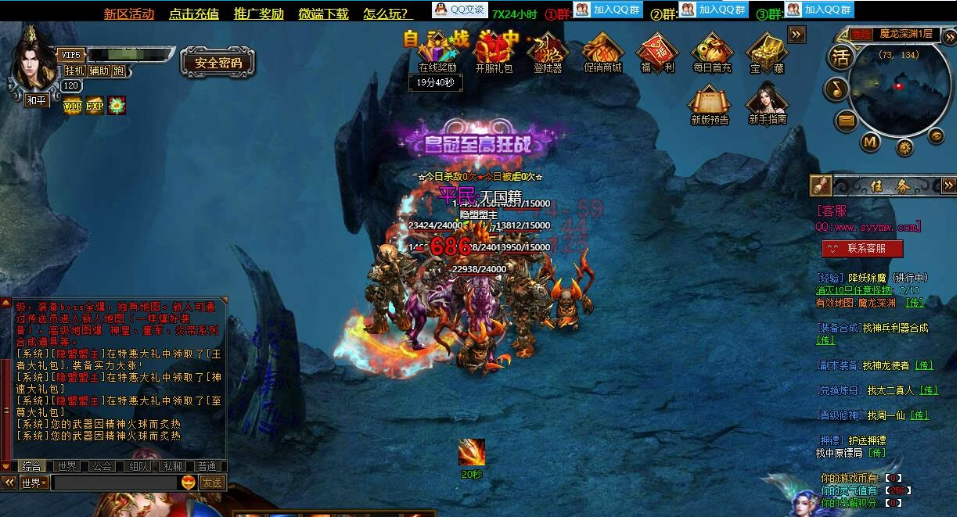The height and width of the screenshot is (517, 957).
Task: Click the 联系客服 contact support button
Action: [862, 248]
